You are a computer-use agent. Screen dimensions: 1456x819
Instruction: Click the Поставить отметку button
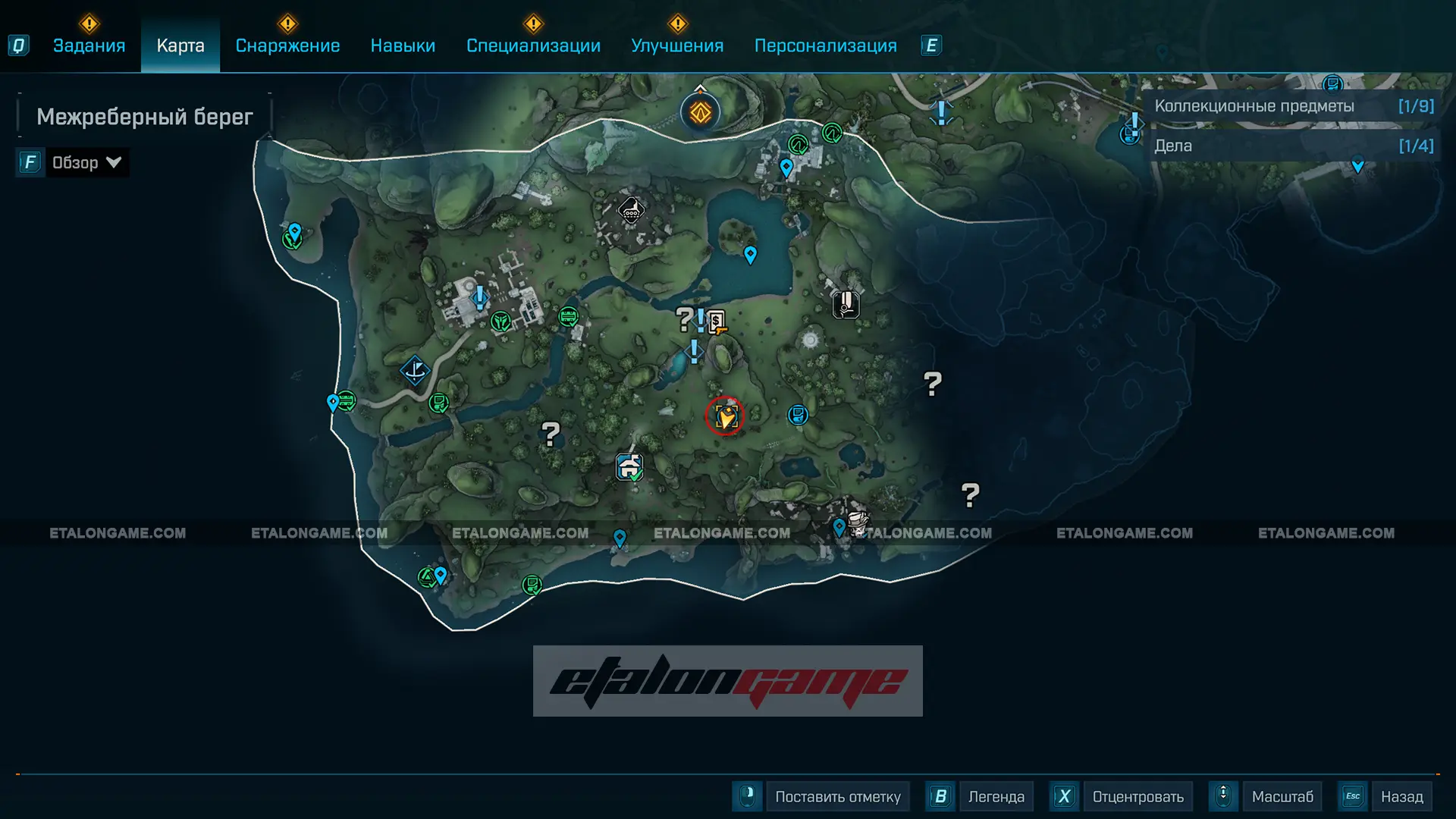[x=837, y=796]
